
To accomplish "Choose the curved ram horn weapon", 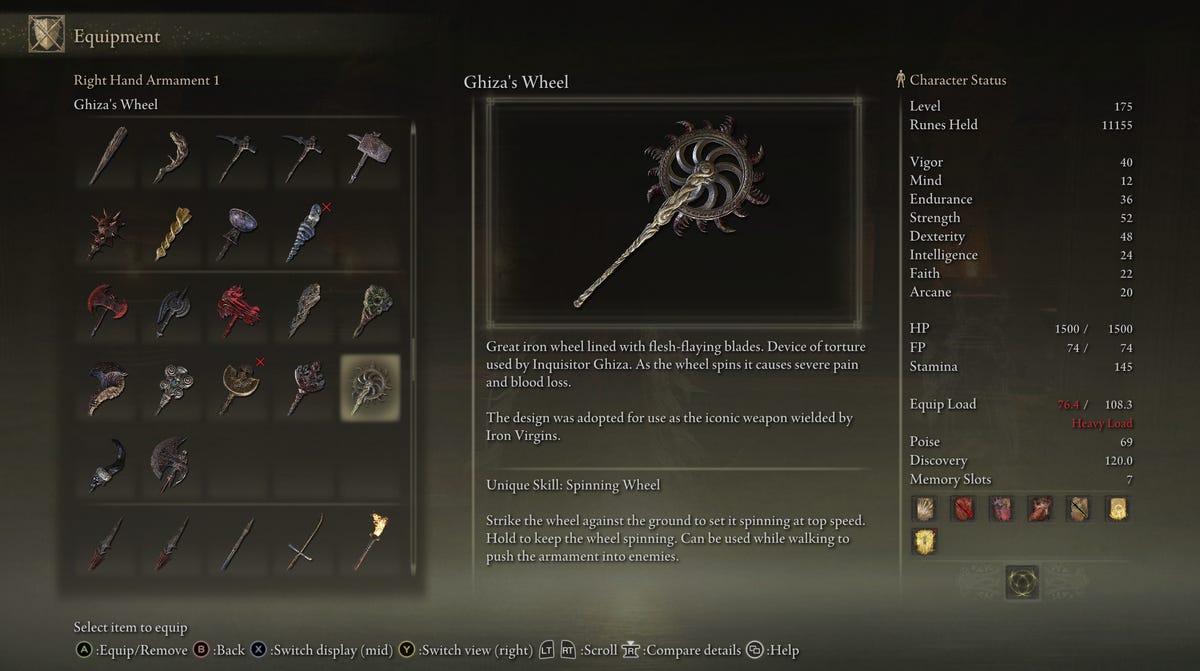I will [x=107, y=387].
